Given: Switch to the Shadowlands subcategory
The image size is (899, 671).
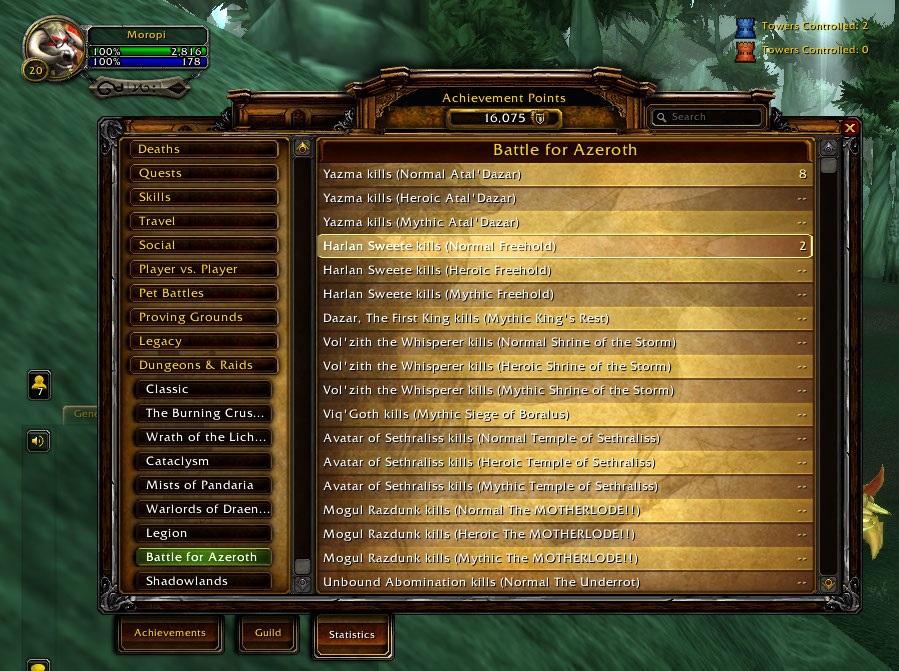Looking at the screenshot, I should pos(204,581).
